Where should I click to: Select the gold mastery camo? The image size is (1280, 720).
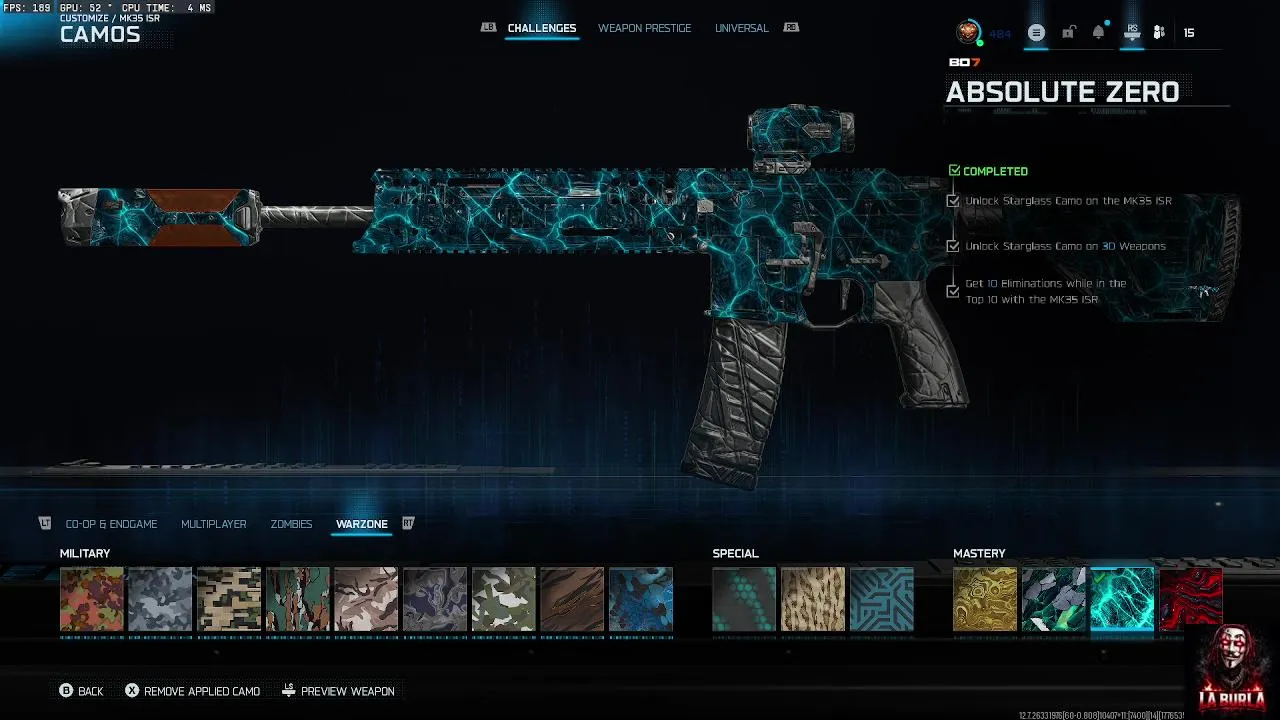985,600
